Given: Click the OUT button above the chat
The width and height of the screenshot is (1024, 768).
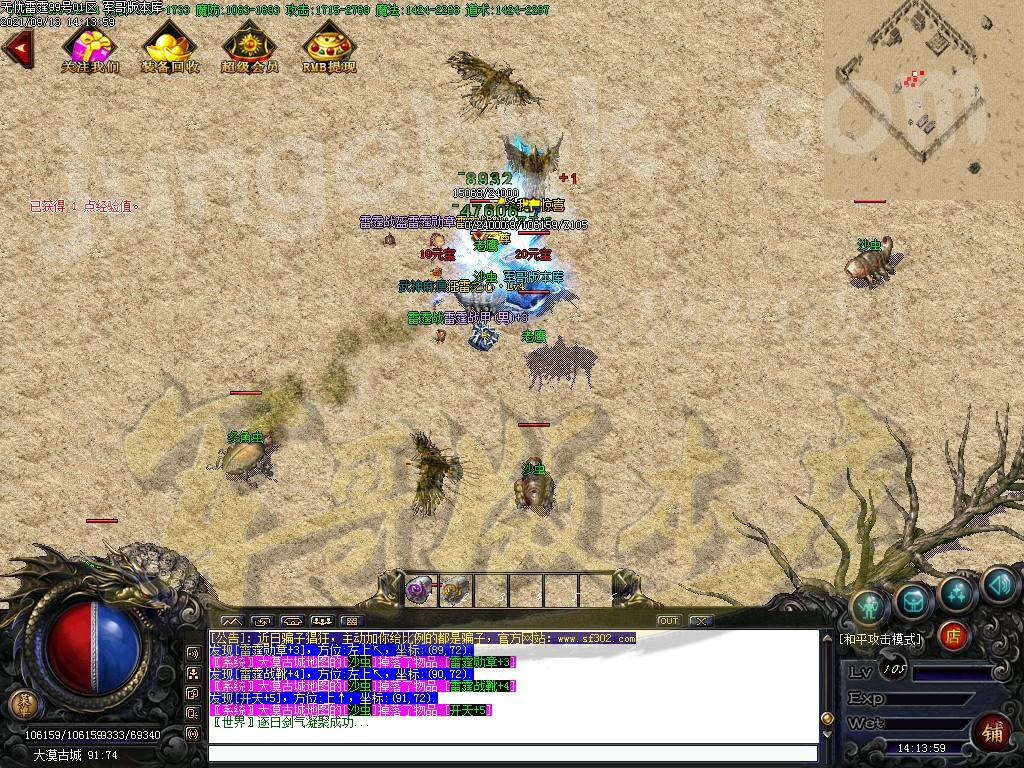Looking at the screenshot, I should click(x=668, y=621).
